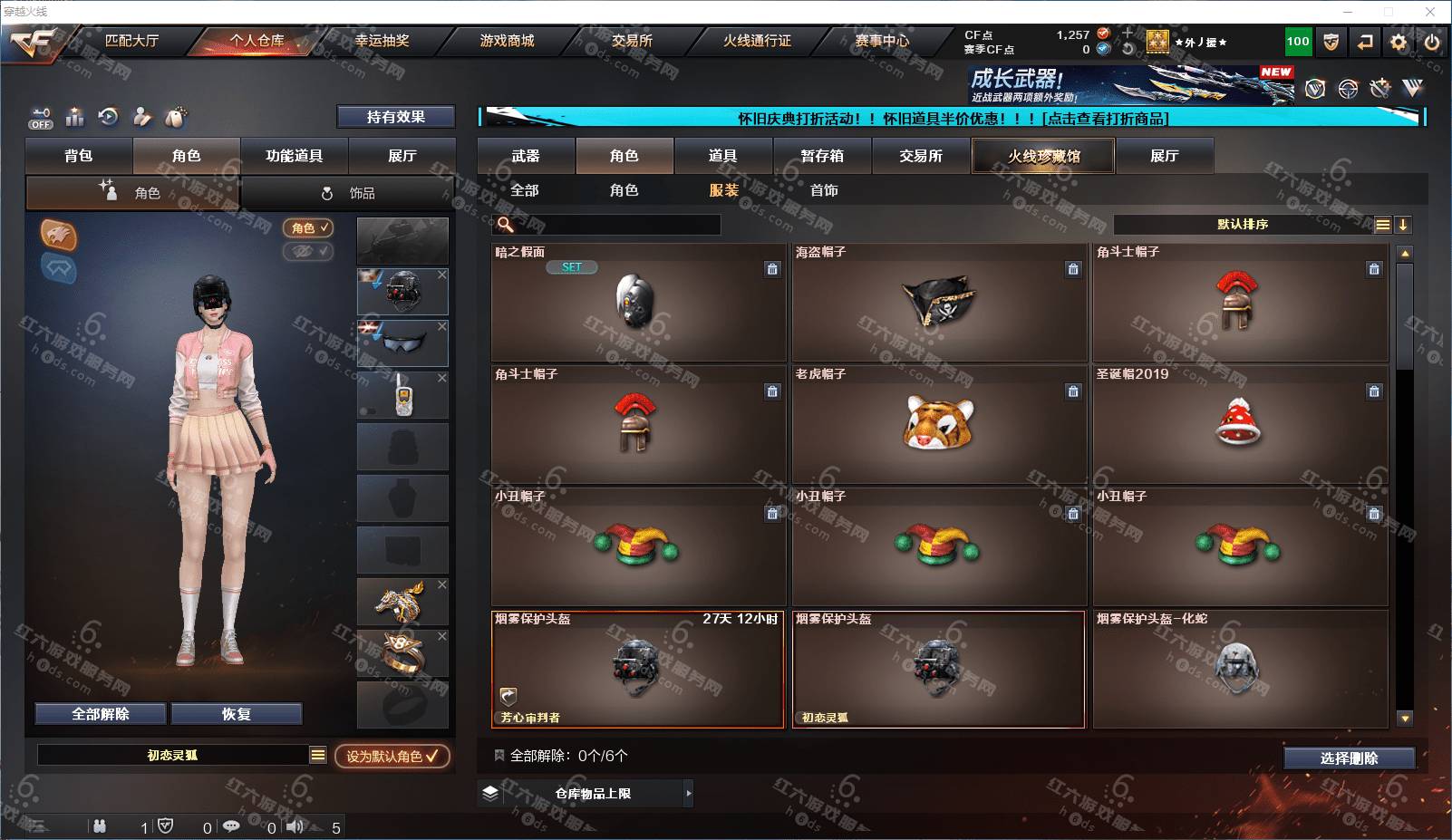Select the 海盗帽子 pirate hat item
This screenshot has height=840, width=1452.
[939, 302]
